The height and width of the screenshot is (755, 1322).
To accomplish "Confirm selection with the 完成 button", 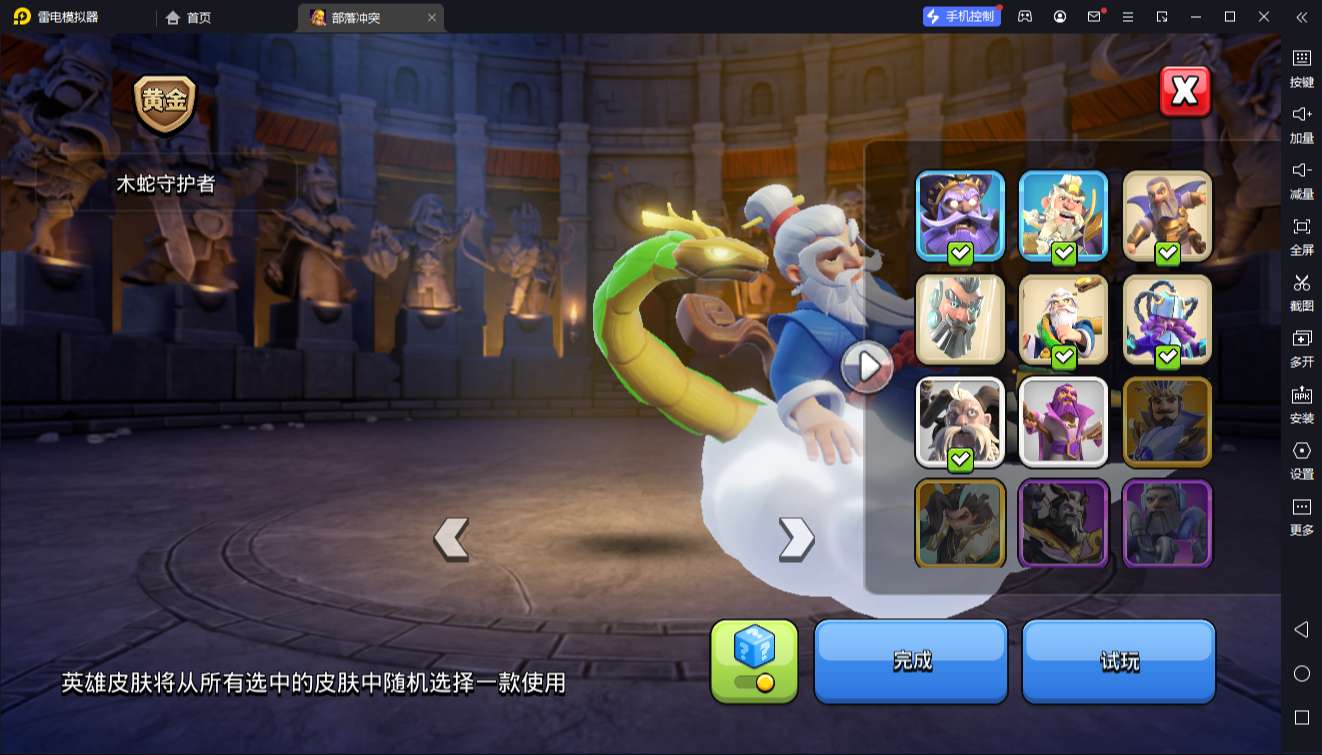I will click(x=910, y=661).
